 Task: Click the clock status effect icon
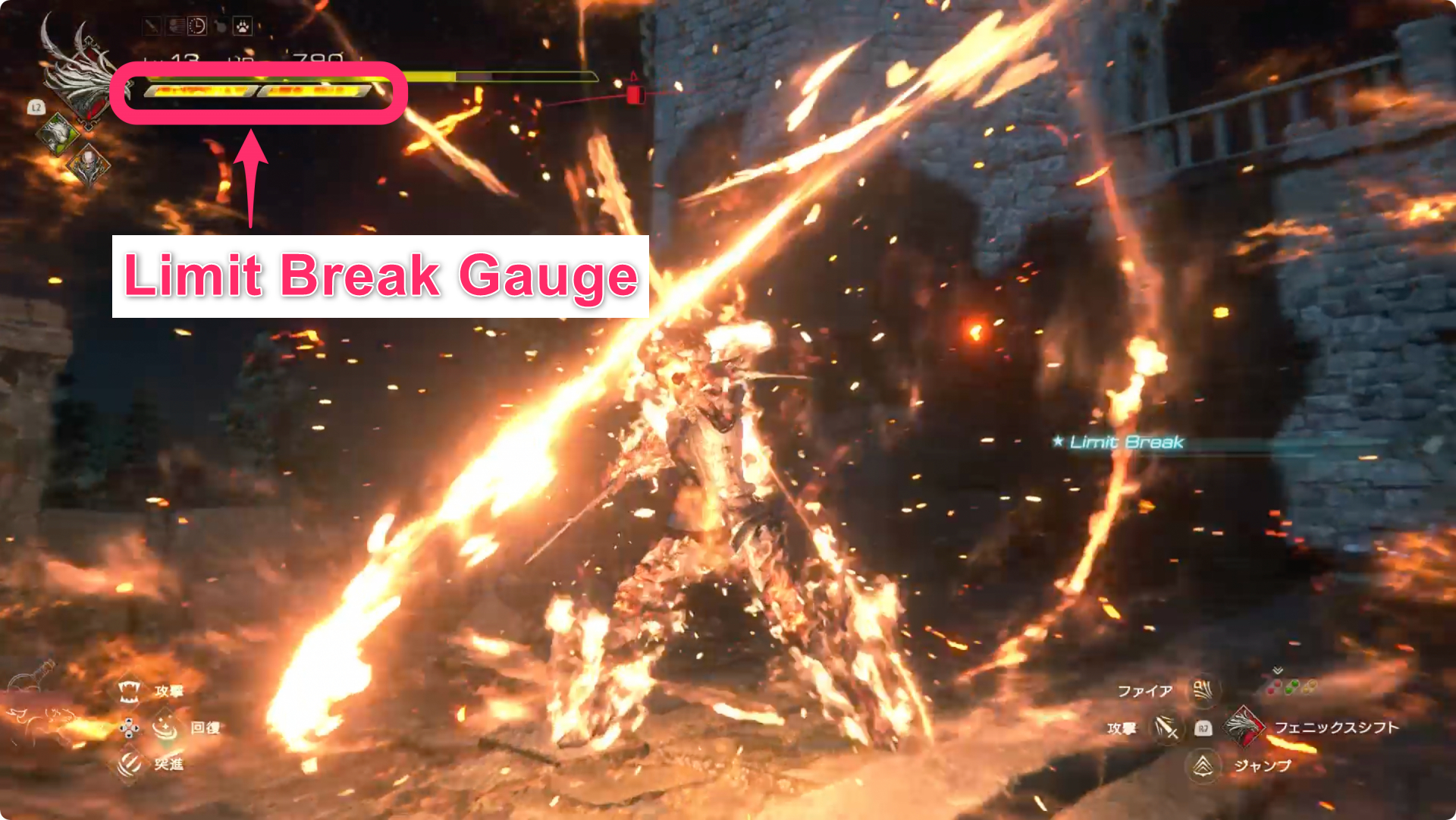coord(196,27)
